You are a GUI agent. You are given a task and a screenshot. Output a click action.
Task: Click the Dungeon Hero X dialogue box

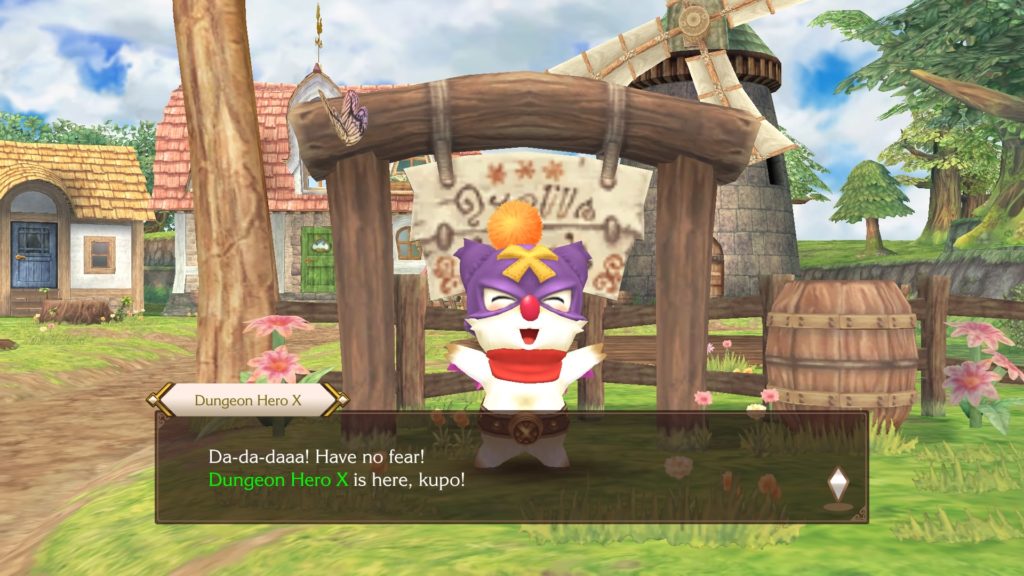click(510, 466)
